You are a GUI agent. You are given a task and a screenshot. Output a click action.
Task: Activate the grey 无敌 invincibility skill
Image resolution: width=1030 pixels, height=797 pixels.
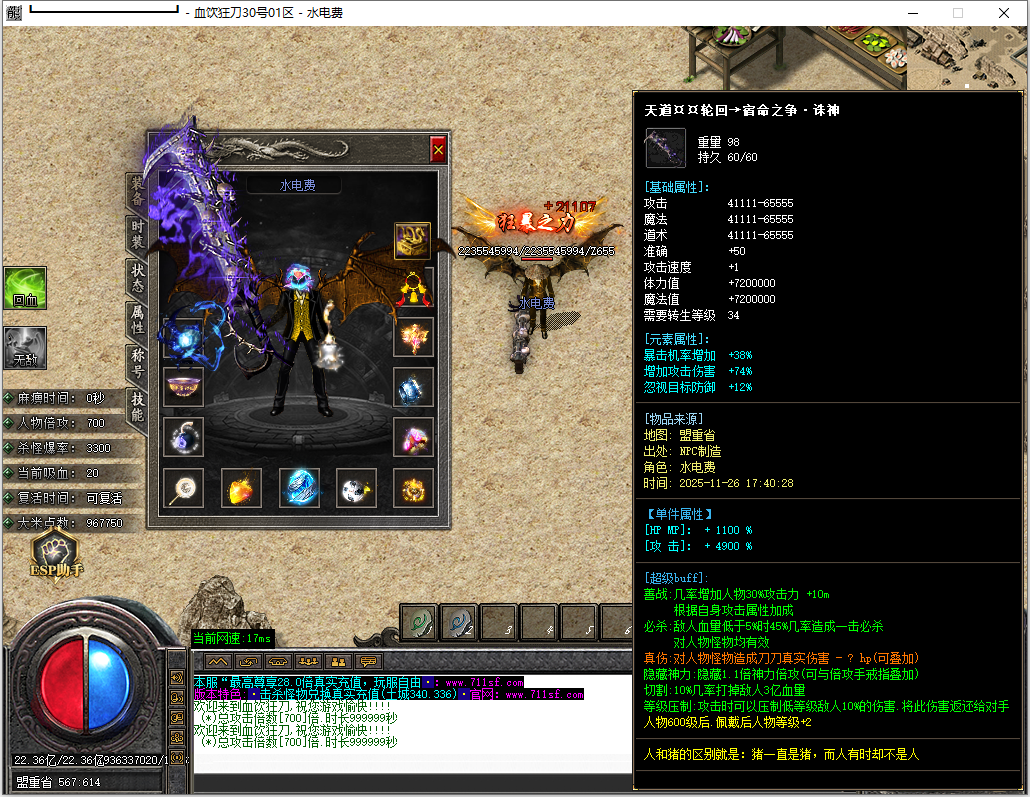point(24,348)
